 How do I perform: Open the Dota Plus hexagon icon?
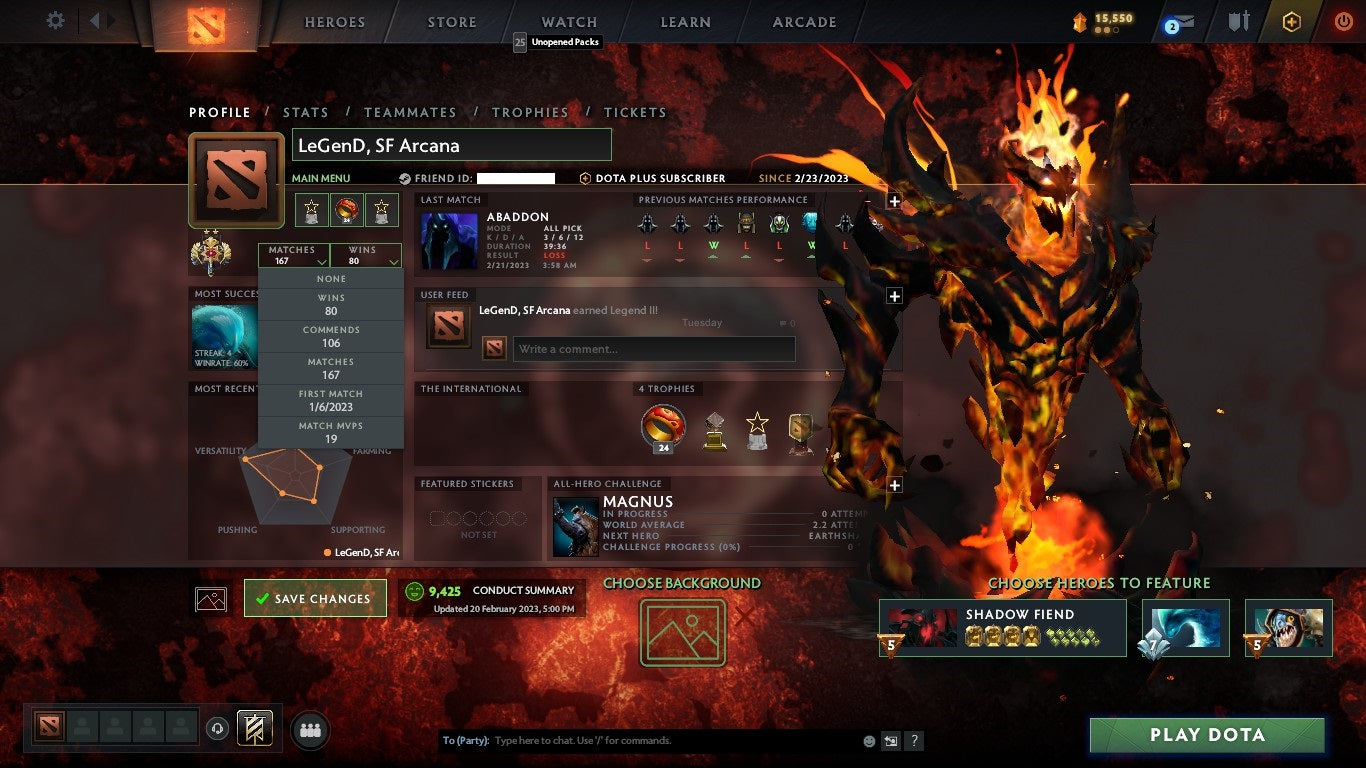[x=1292, y=21]
